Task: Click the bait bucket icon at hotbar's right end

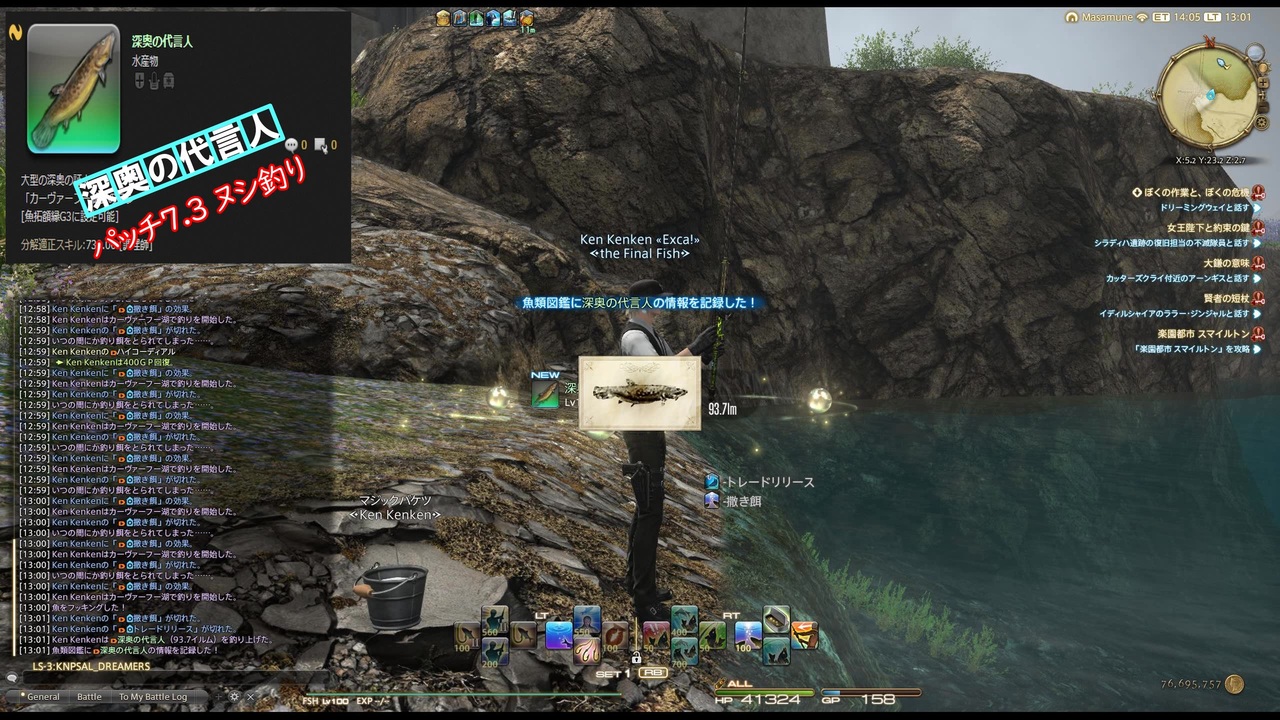Action: [x=777, y=620]
